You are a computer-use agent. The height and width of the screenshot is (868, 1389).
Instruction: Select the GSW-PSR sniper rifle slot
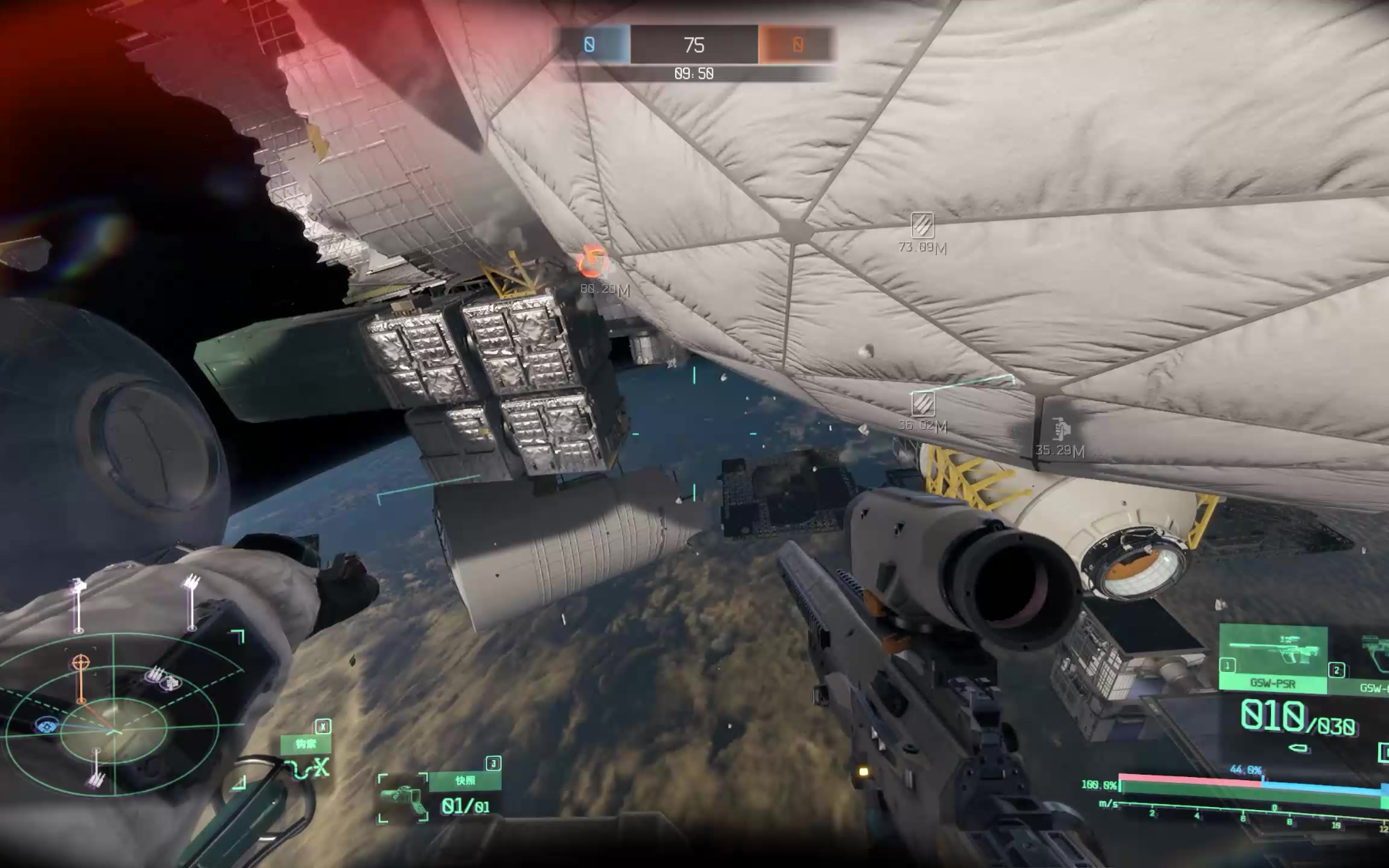[x=1272, y=658]
